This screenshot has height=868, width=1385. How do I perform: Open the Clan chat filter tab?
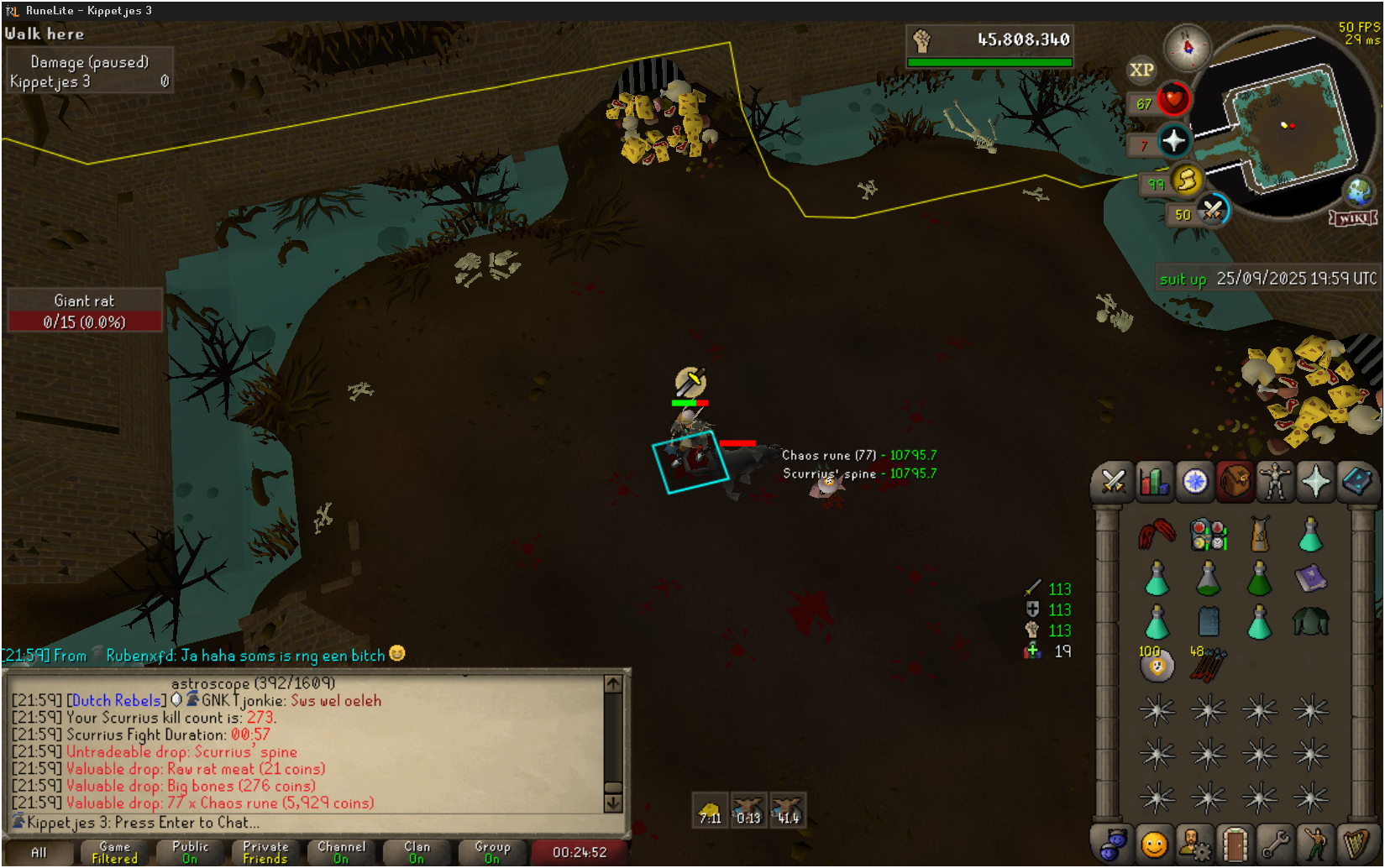(417, 852)
